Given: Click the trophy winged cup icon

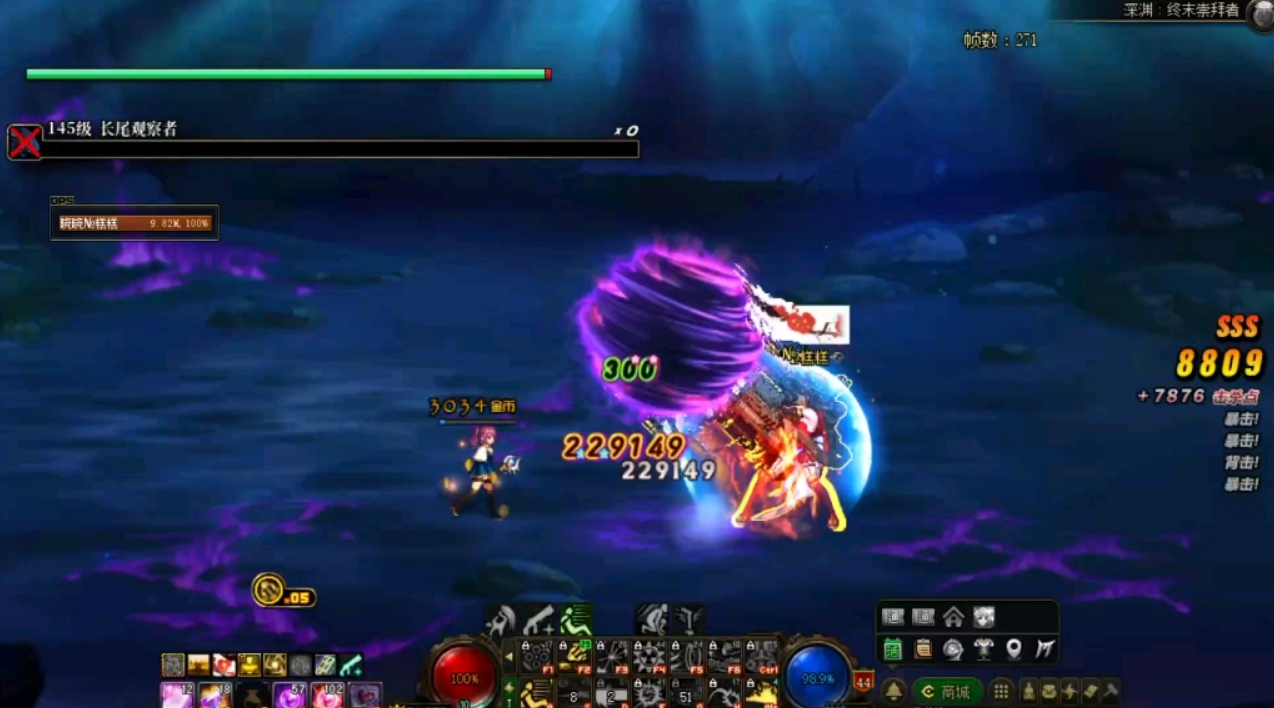Looking at the screenshot, I should click(x=984, y=649).
